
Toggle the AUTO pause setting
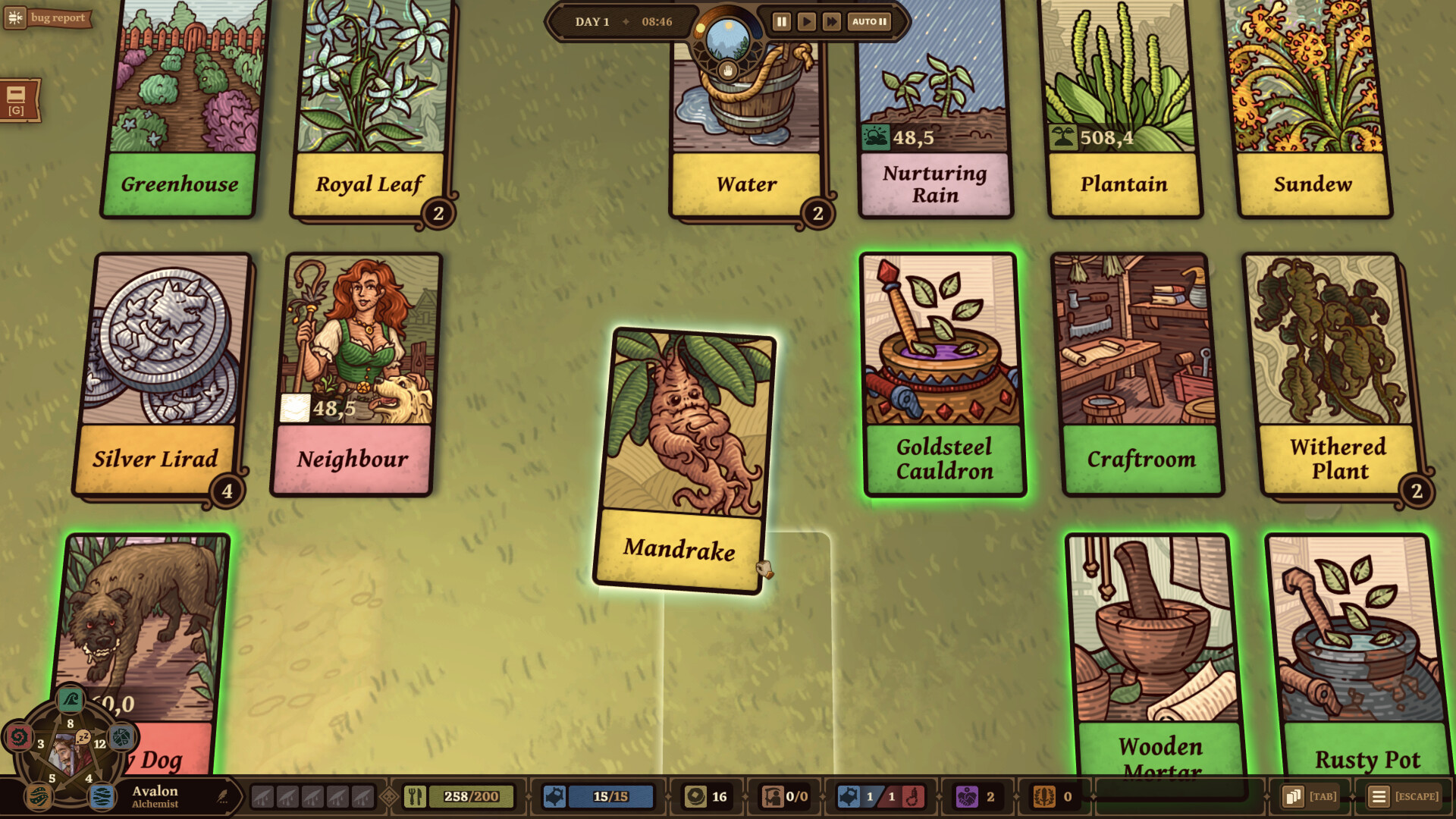[869, 21]
